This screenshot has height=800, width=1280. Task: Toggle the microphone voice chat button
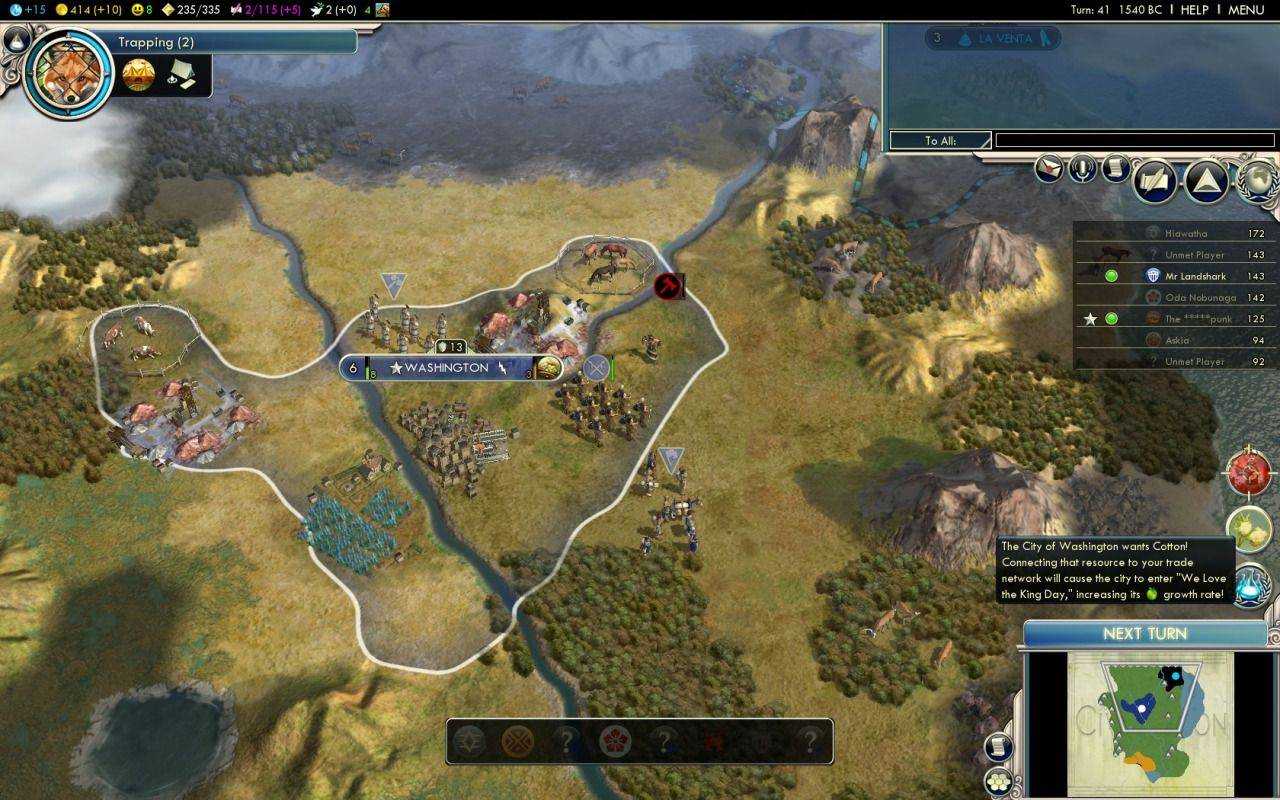(1083, 168)
